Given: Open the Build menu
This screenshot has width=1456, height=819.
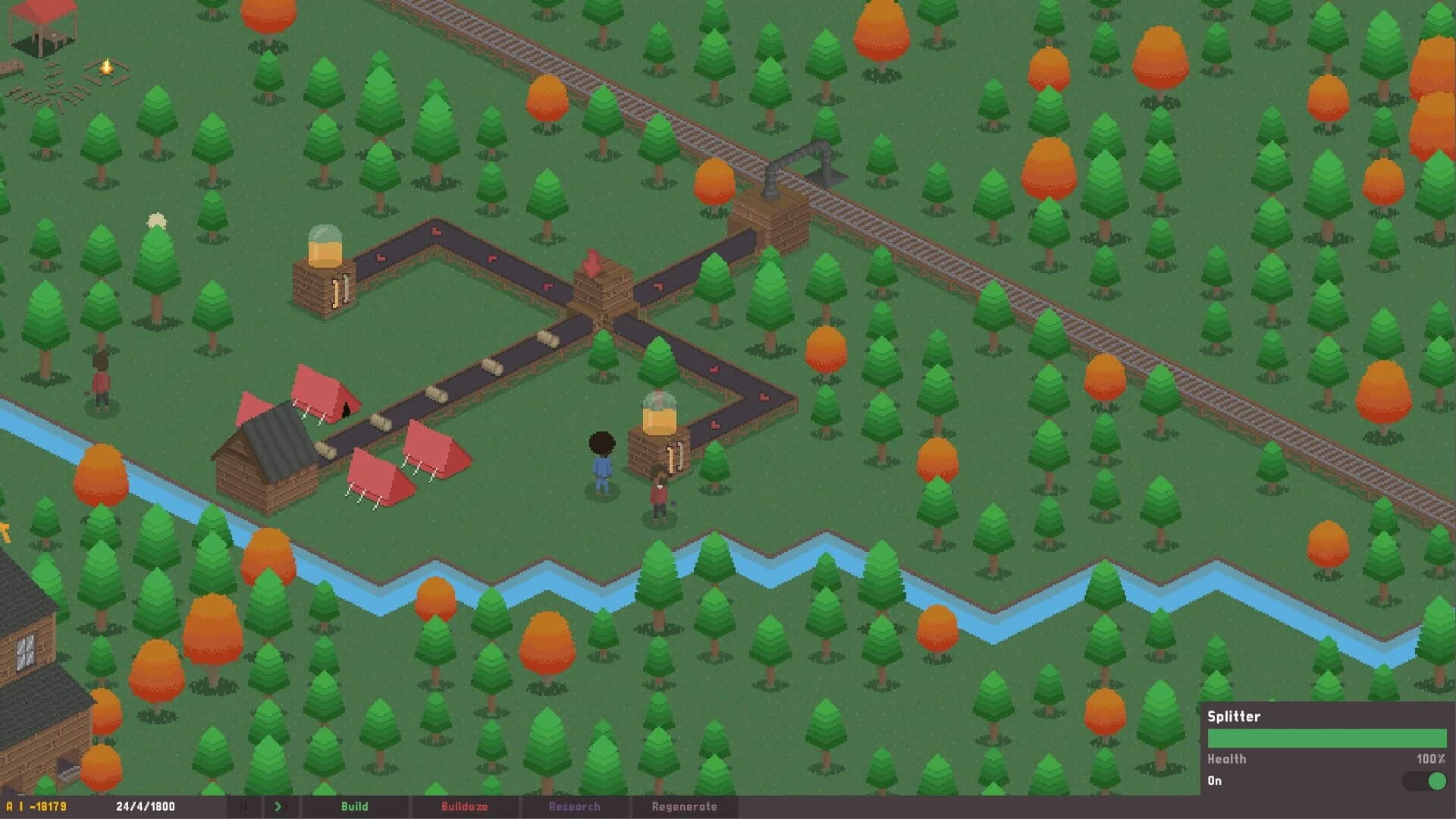Looking at the screenshot, I should pos(355,806).
